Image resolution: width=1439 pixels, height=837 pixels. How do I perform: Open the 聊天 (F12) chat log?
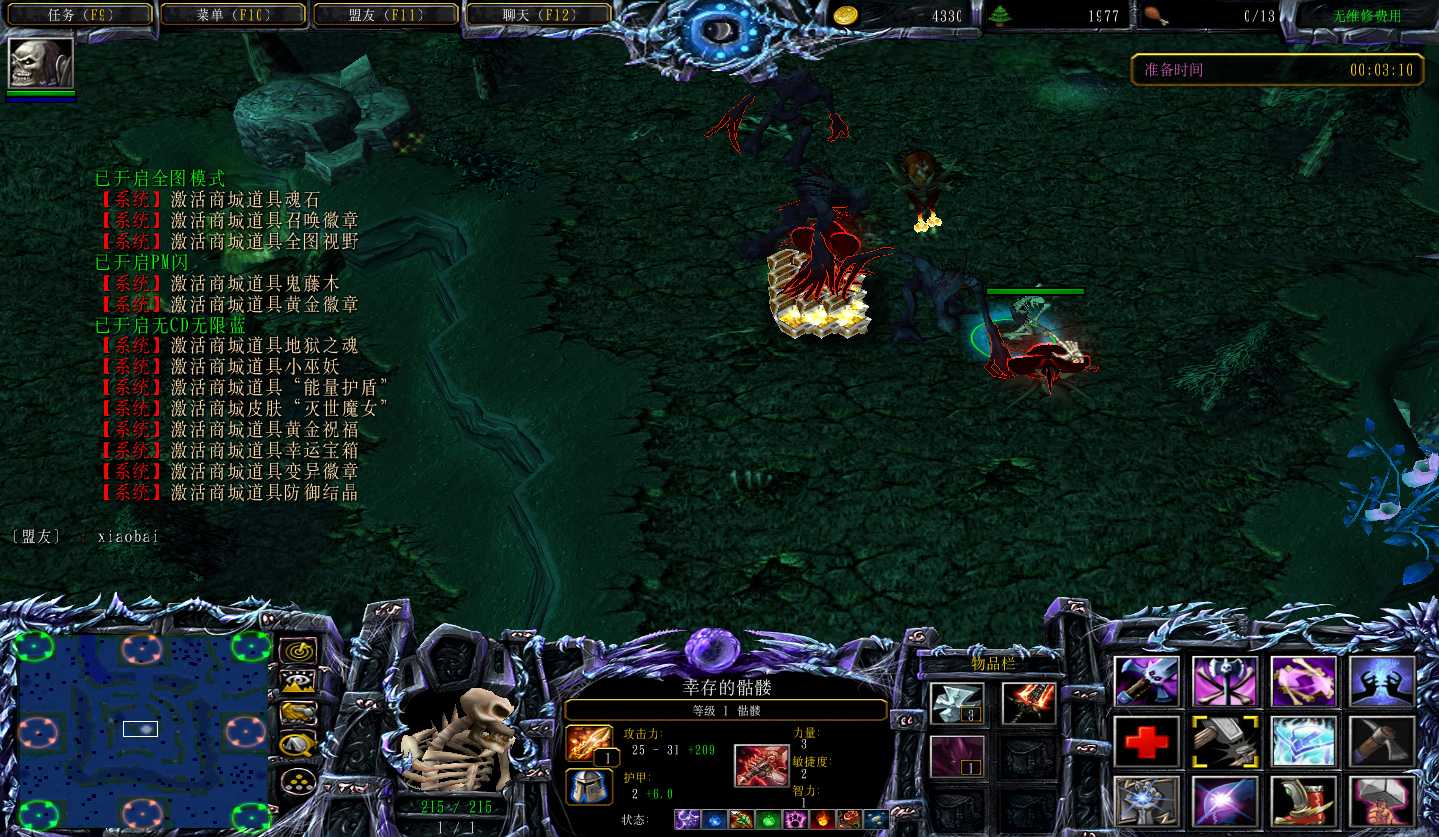pyautogui.click(x=537, y=15)
